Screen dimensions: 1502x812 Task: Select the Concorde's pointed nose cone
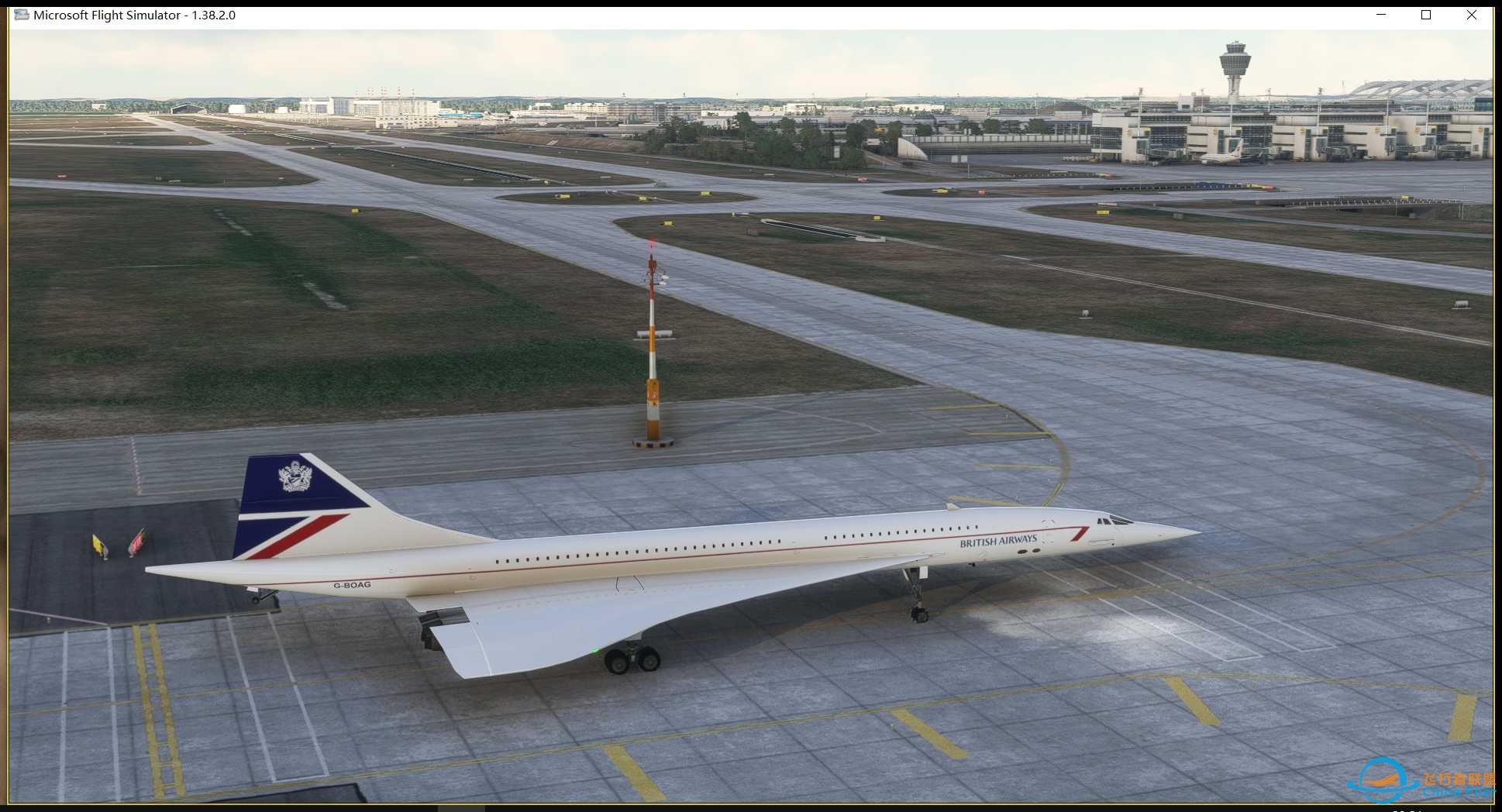[1197, 535]
